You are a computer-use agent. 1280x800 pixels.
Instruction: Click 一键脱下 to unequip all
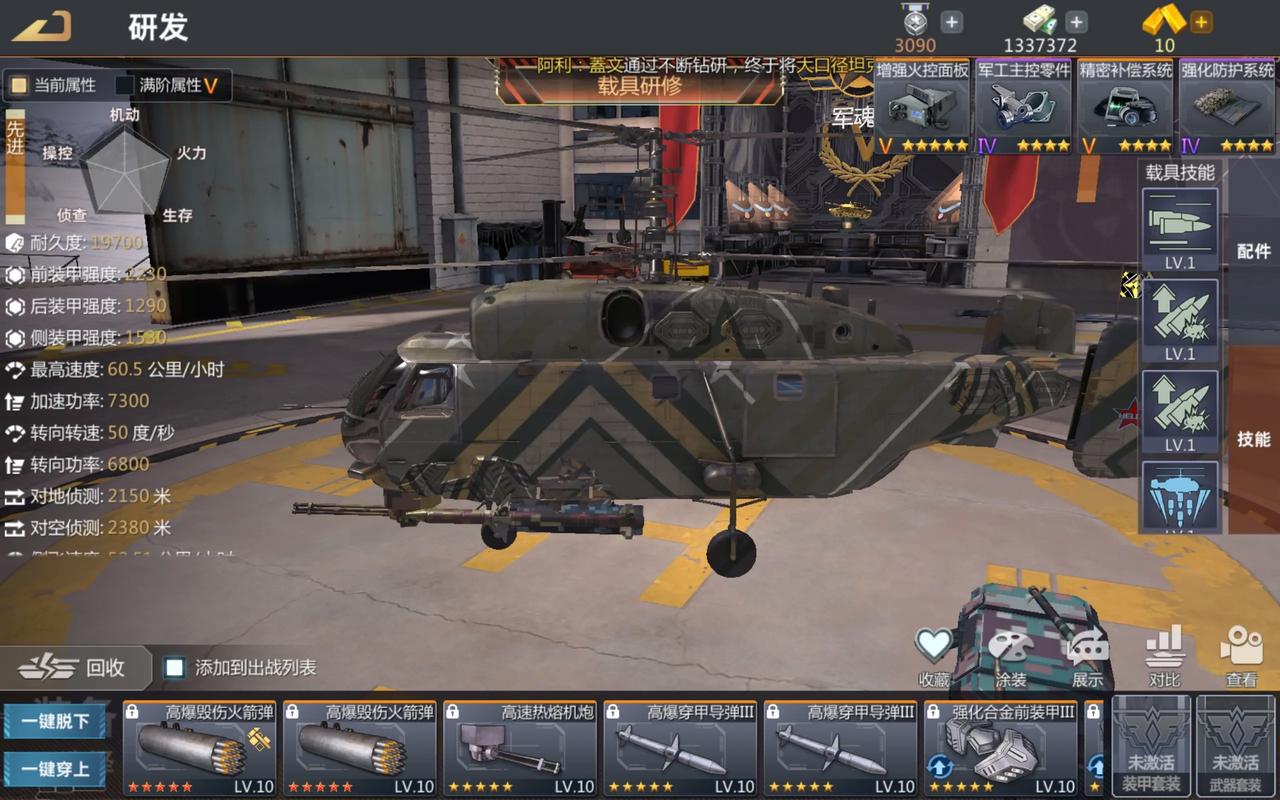[54, 721]
